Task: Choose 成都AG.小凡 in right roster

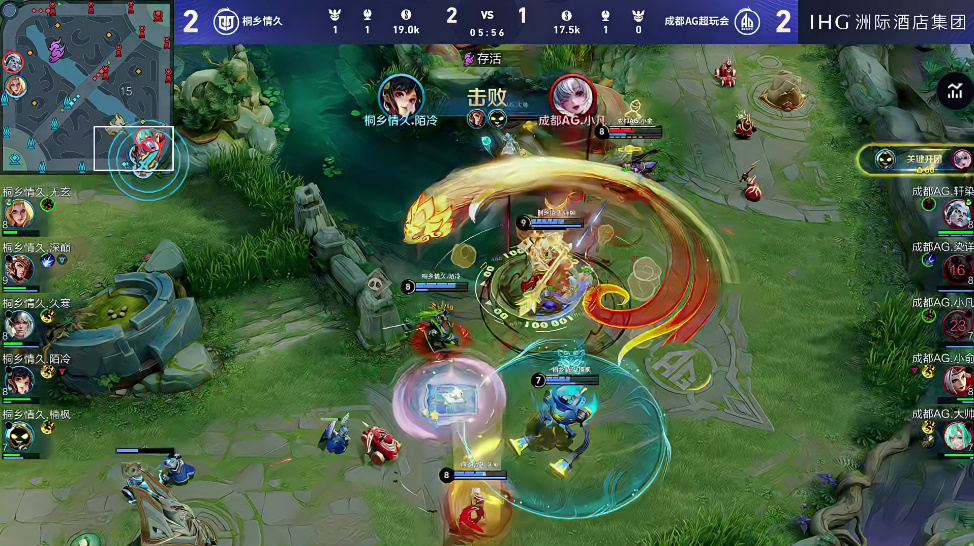Action: click(x=957, y=324)
